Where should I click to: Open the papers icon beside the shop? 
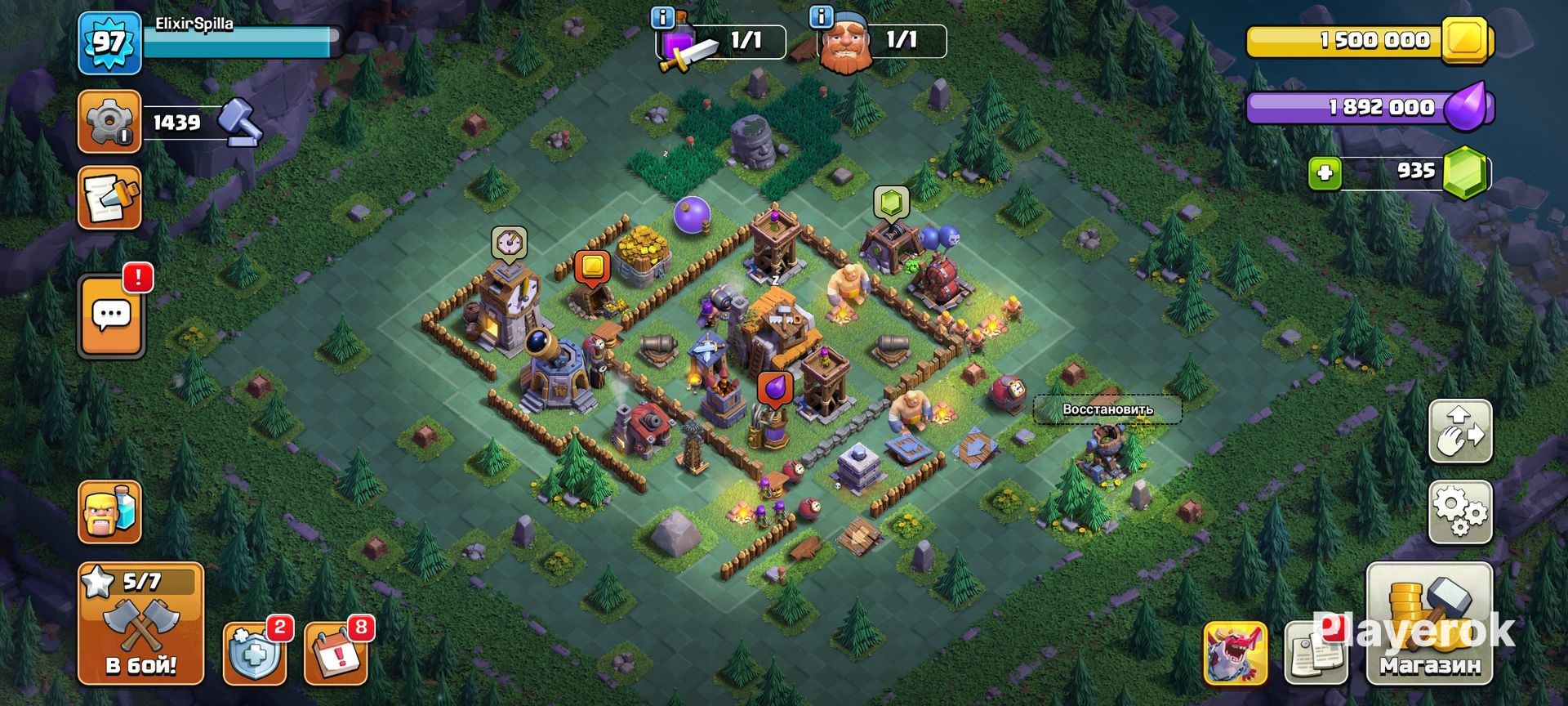[x=1315, y=654]
